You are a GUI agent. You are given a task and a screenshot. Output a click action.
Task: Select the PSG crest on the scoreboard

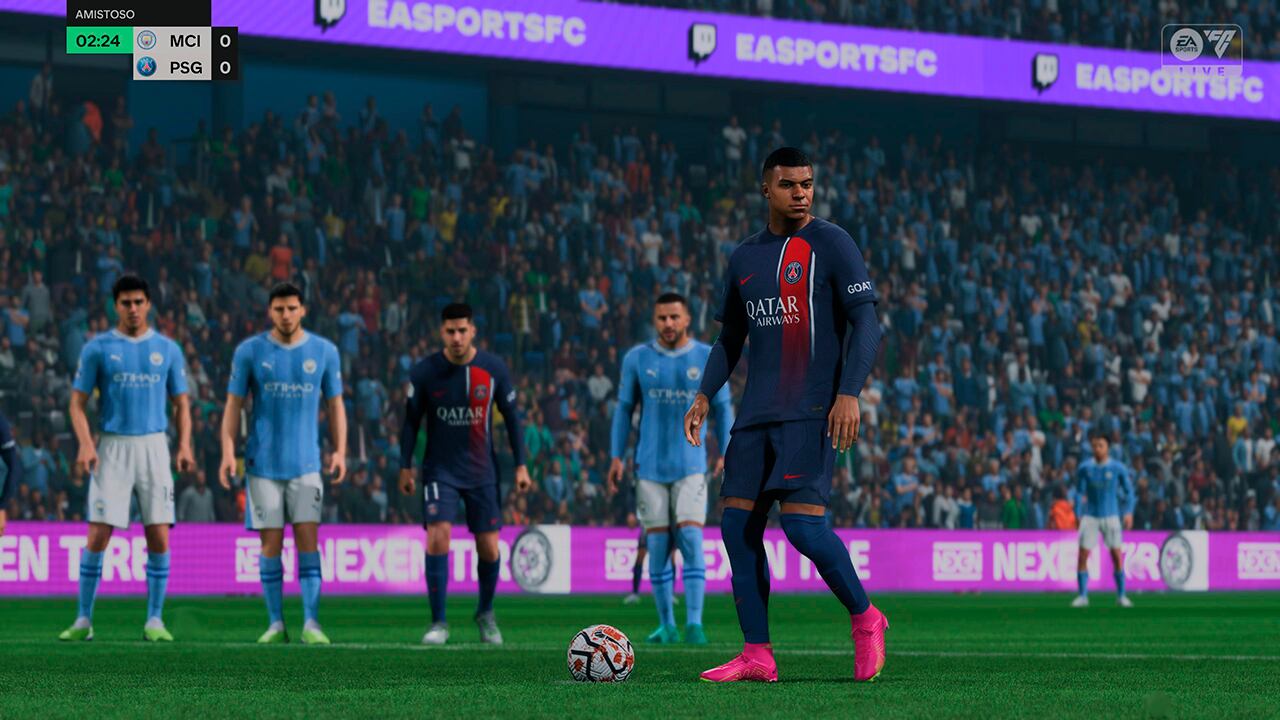tap(146, 66)
